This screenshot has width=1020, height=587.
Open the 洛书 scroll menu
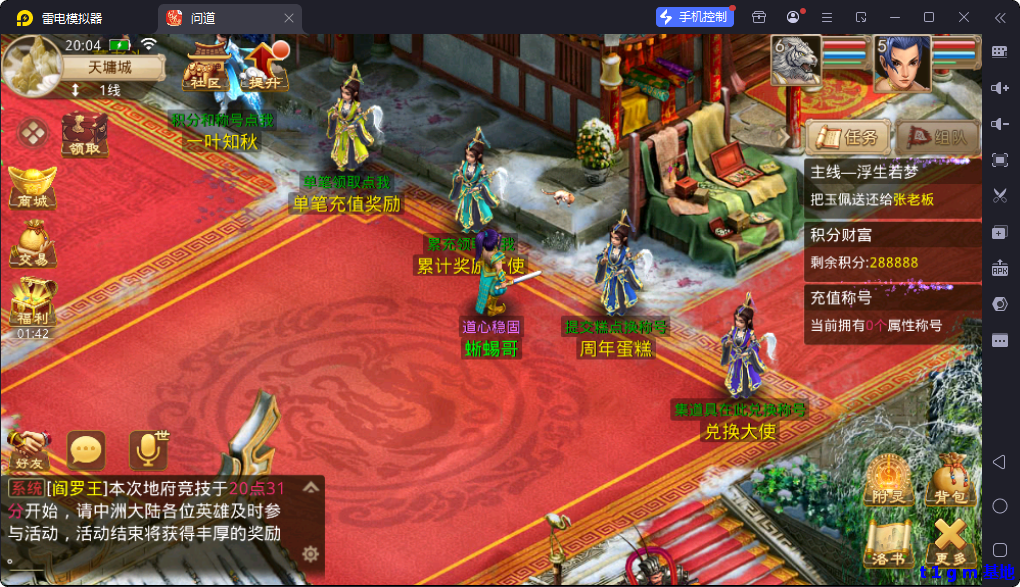tap(885, 541)
